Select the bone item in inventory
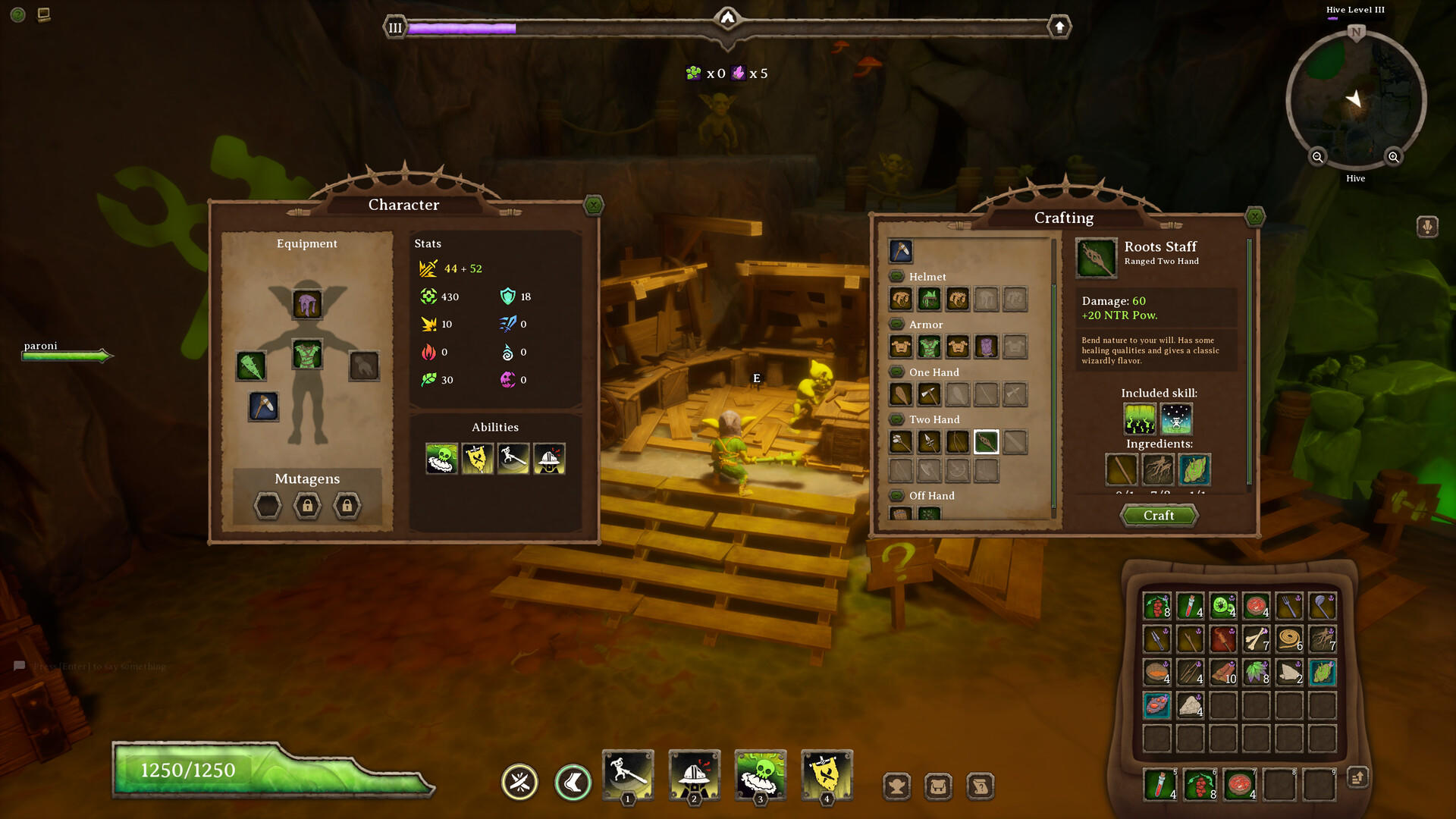Image resolution: width=1456 pixels, height=819 pixels. click(1256, 639)
